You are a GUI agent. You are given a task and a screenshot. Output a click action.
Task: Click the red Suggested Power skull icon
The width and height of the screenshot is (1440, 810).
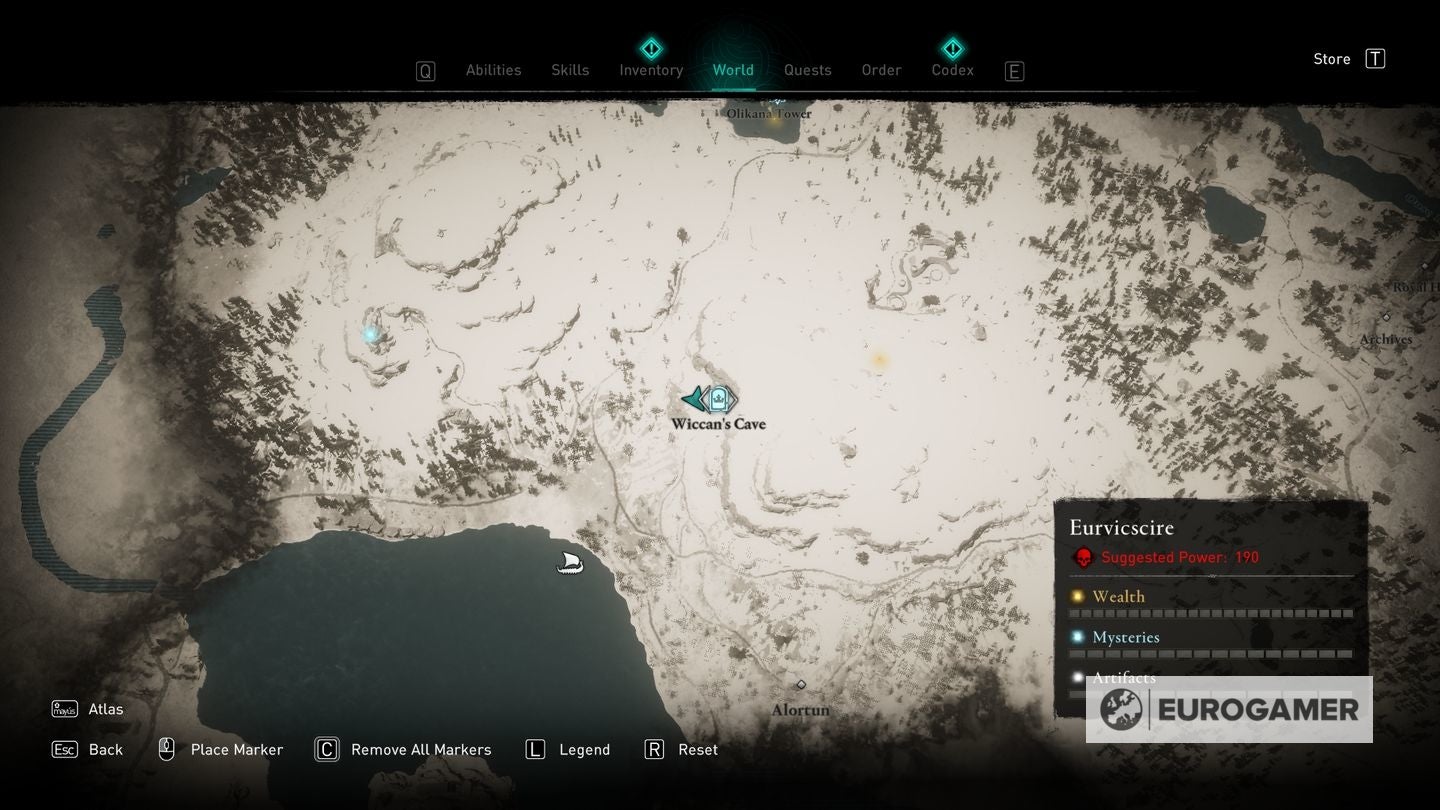click(1086, 557)
